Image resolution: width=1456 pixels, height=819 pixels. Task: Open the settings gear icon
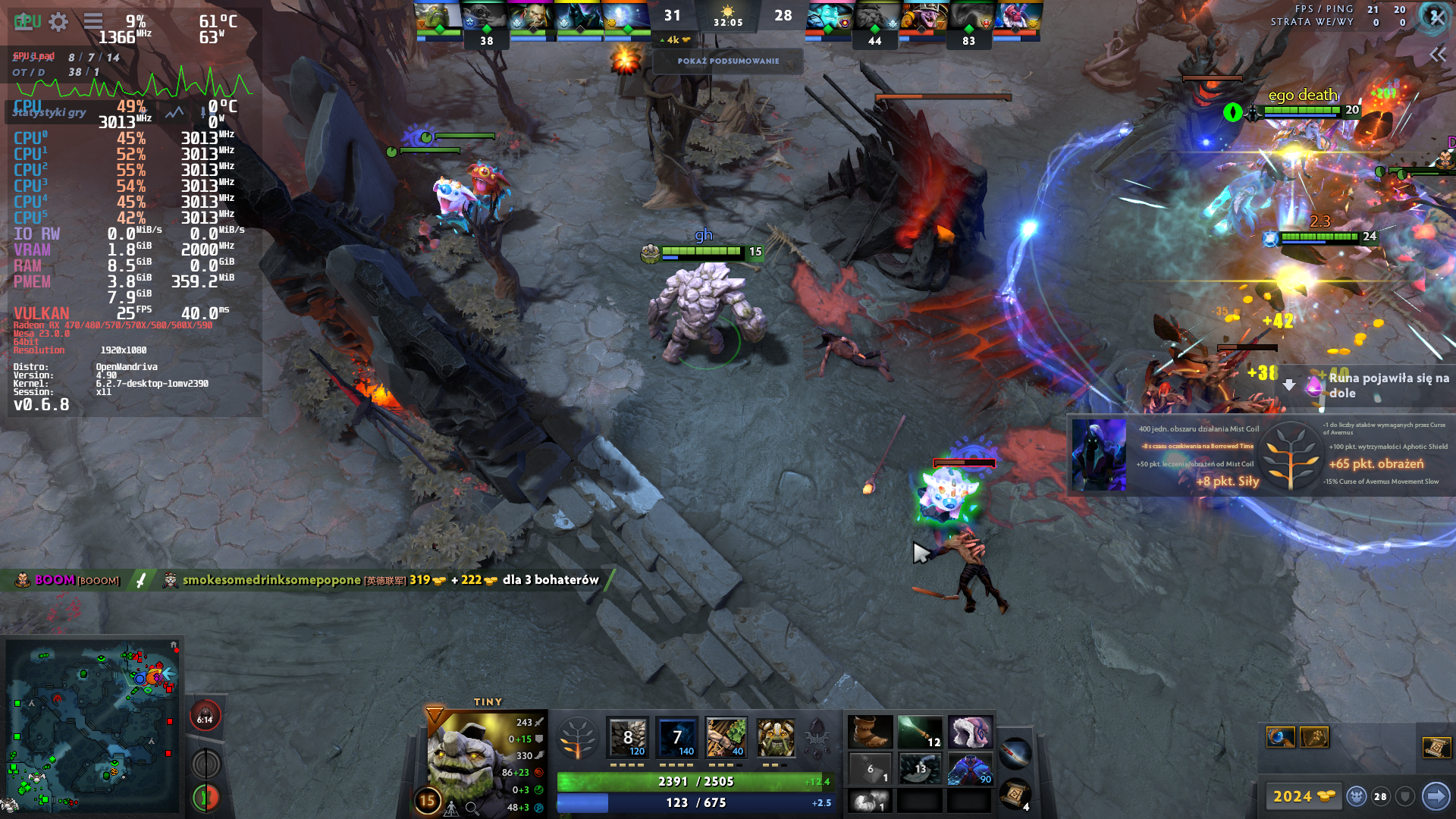point(58,22)
